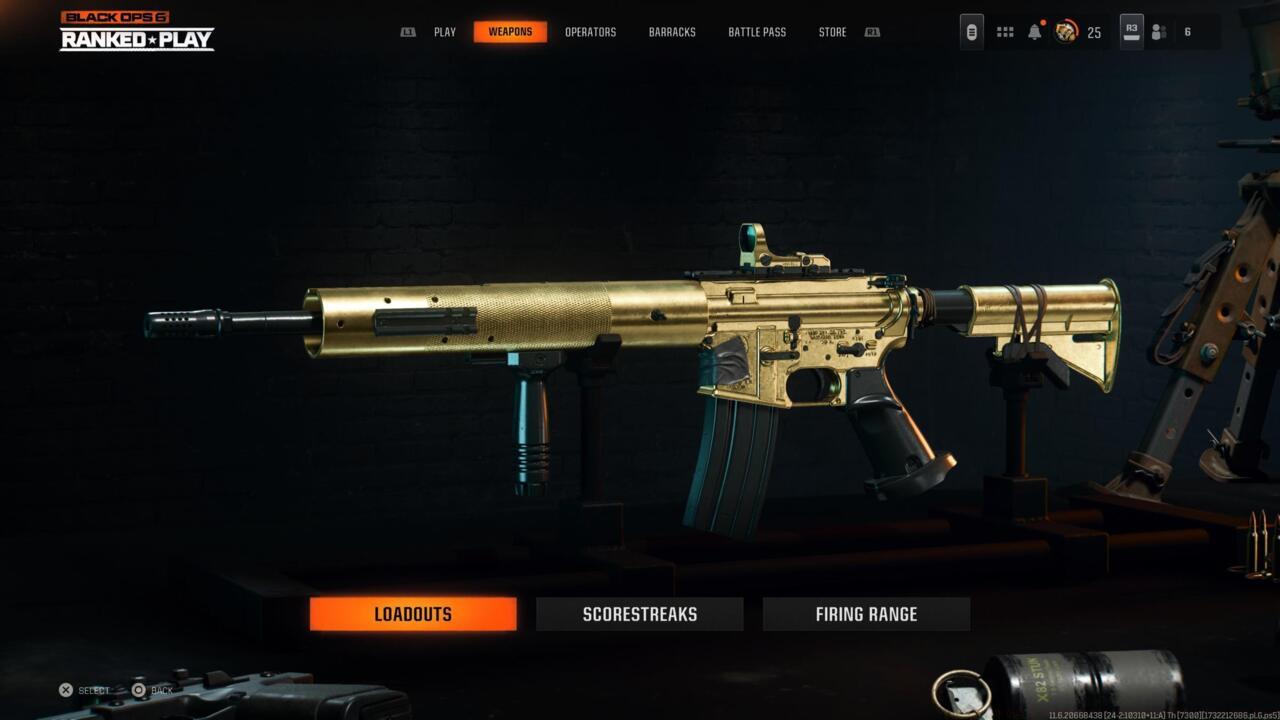Viewport: 1280px width, 720px height.
Task: Switch to the Operators tab
Action: [x=590, y=32]
